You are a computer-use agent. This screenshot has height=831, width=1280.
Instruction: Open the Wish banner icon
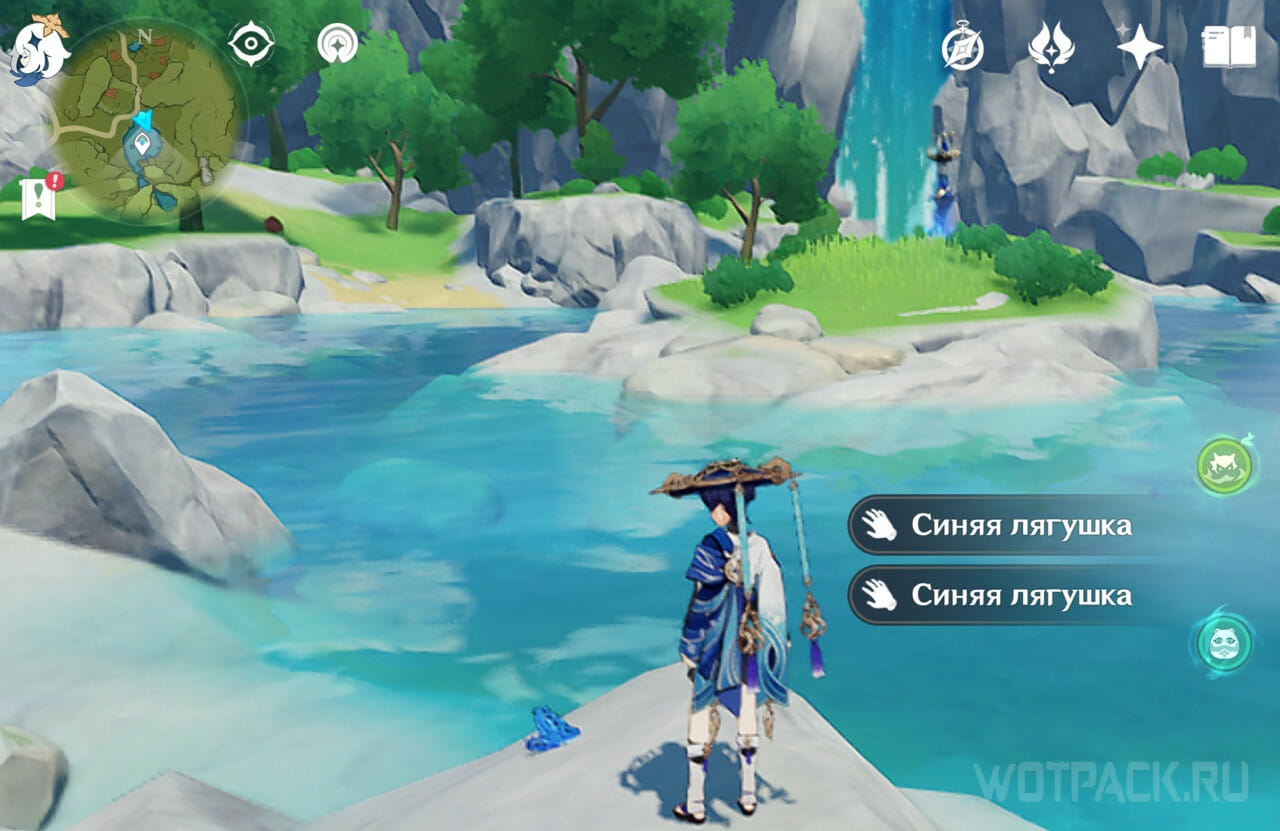(1051, 46)
